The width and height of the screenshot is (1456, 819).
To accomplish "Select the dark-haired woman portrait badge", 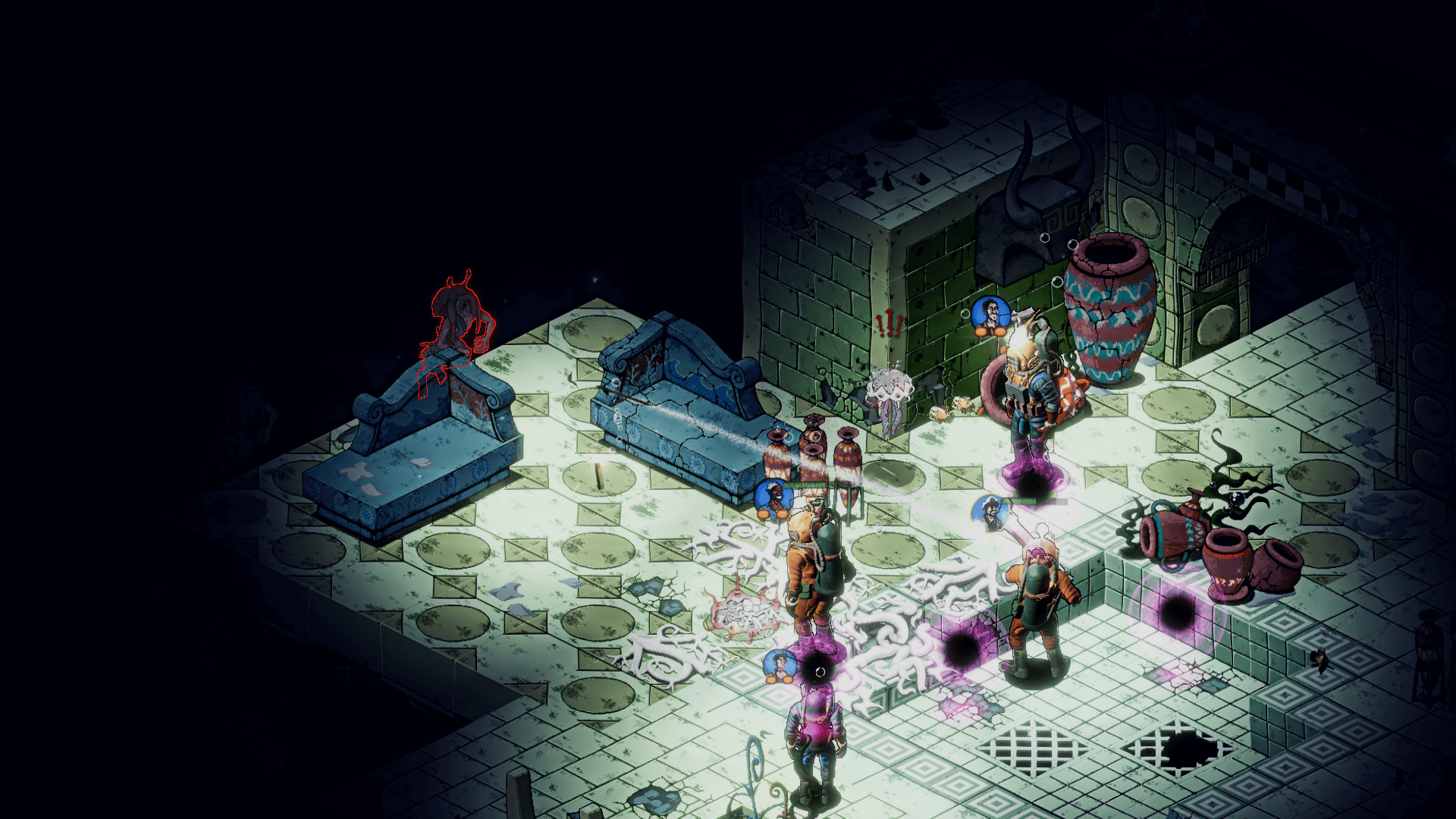I will [780, 667].
